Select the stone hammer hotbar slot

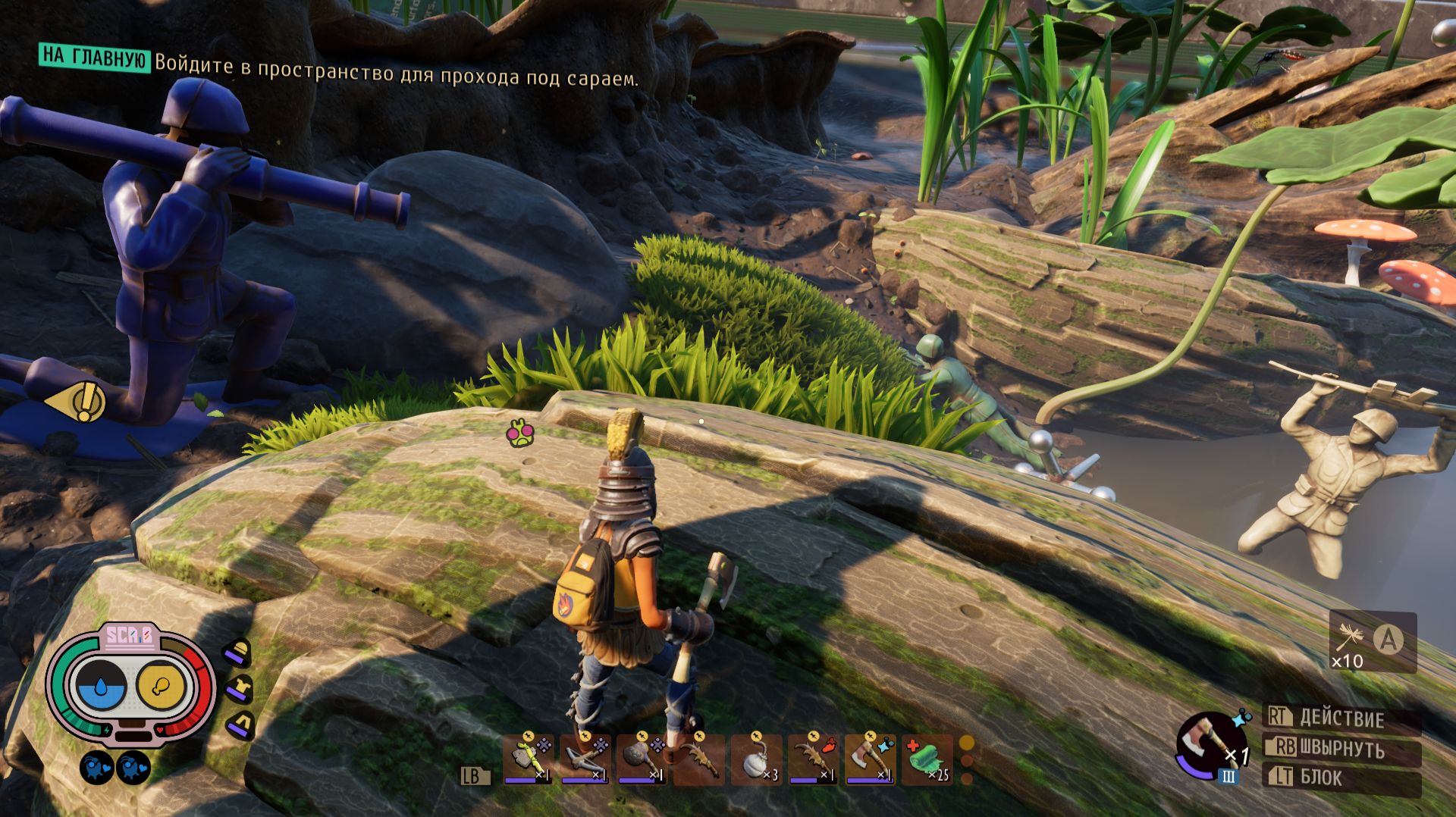point(529,760)
